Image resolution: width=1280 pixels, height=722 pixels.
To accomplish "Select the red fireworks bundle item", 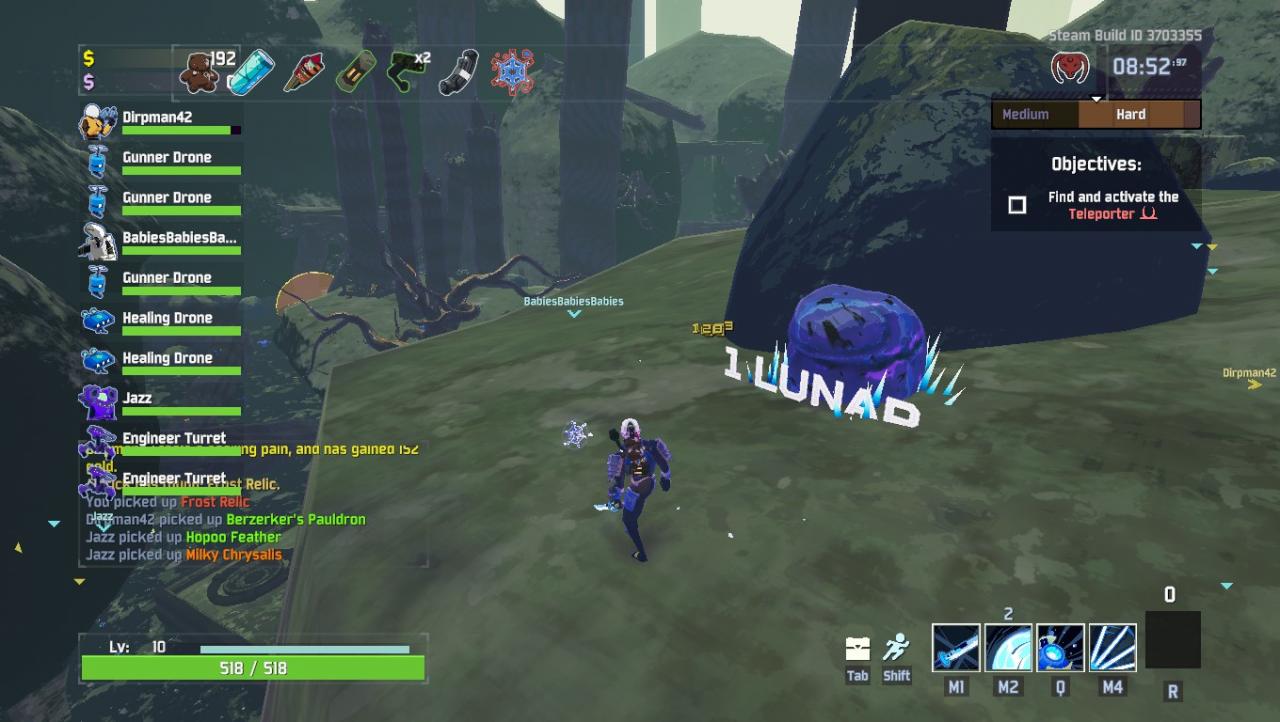I will [303, 73].
